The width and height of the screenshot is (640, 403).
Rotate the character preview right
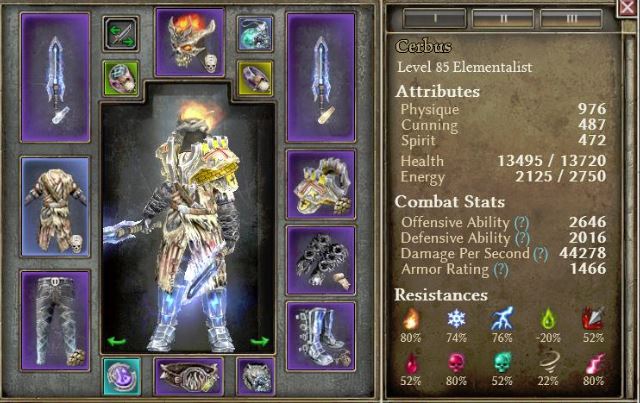[260, 341]
